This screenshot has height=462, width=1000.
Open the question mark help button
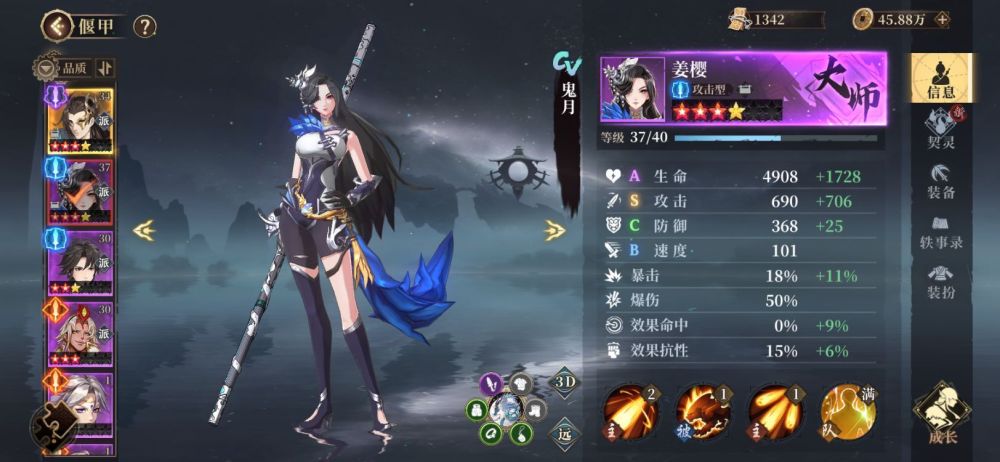click(145, 26)
